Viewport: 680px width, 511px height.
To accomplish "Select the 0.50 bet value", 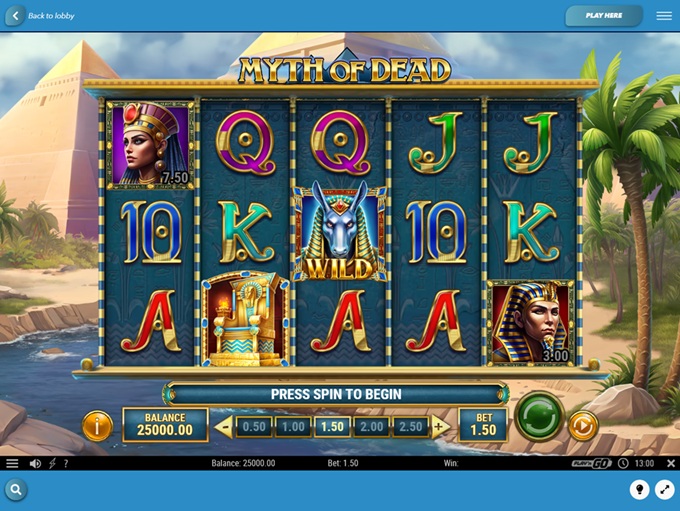I will [255, 427].
